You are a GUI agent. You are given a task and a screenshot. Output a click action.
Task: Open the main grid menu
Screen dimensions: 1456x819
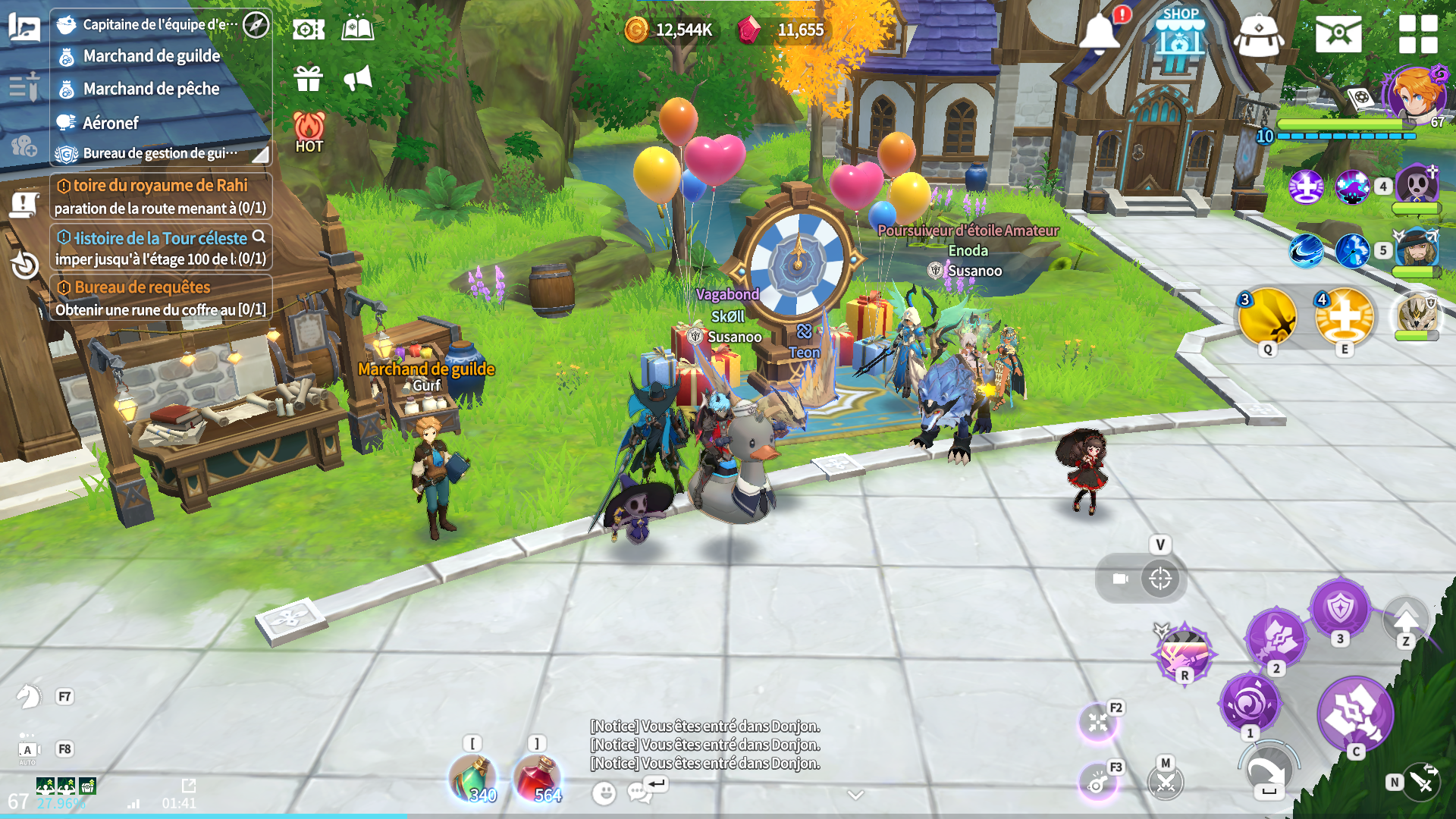[1417, 34]
